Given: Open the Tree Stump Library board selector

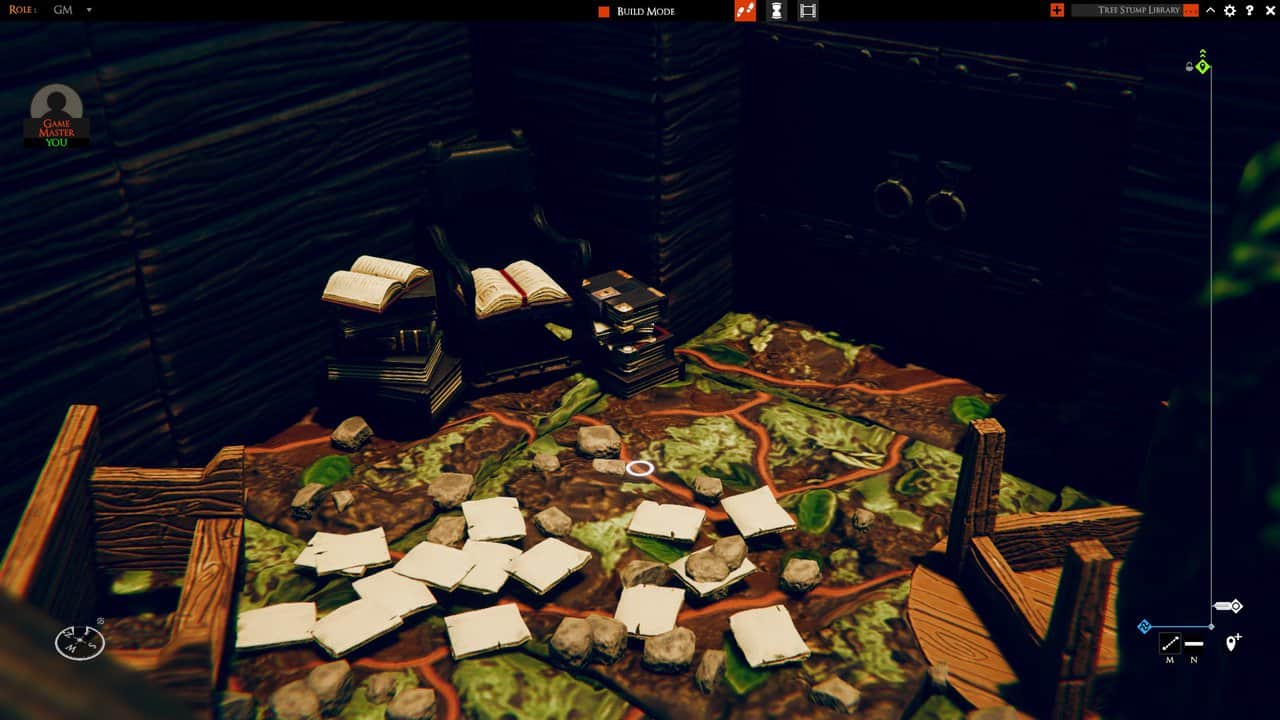Looking at the screenshot, I should (x=1134, y=10).
